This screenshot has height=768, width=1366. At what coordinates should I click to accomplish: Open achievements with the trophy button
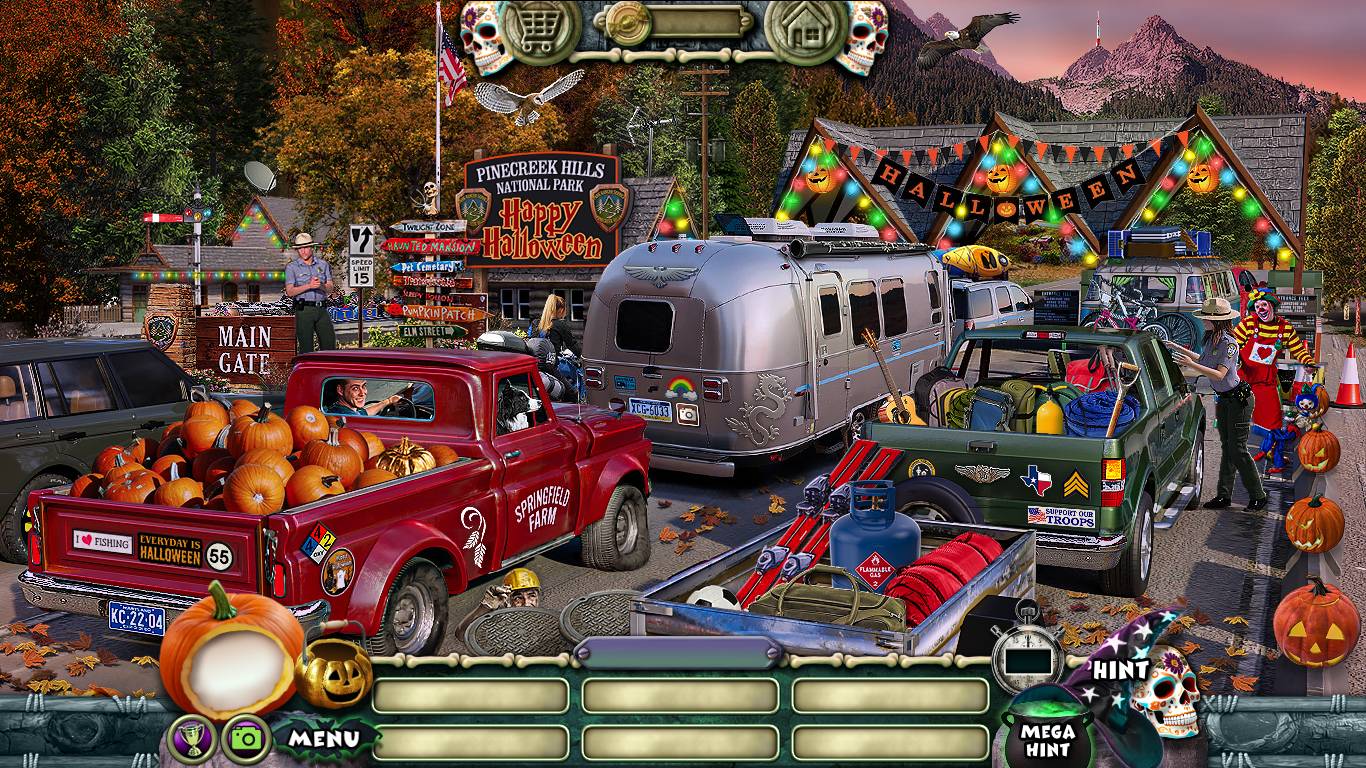192,740
